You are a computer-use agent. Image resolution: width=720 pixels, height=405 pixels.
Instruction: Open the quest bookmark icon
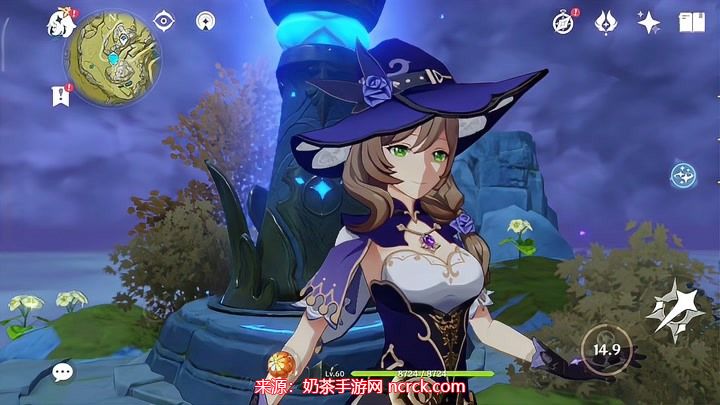tap(59, 94)
